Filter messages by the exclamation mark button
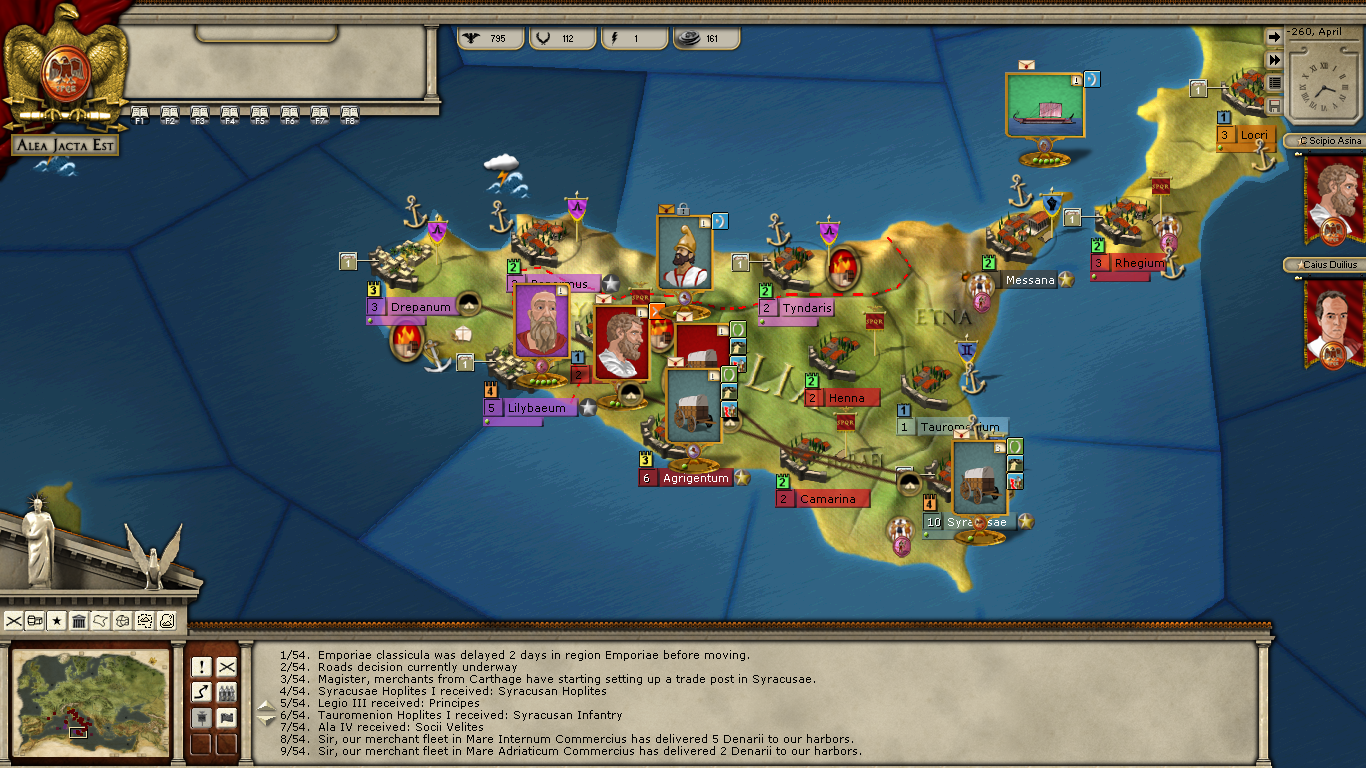This screenshot has width=1366, height=768. [x=201, y=666]
